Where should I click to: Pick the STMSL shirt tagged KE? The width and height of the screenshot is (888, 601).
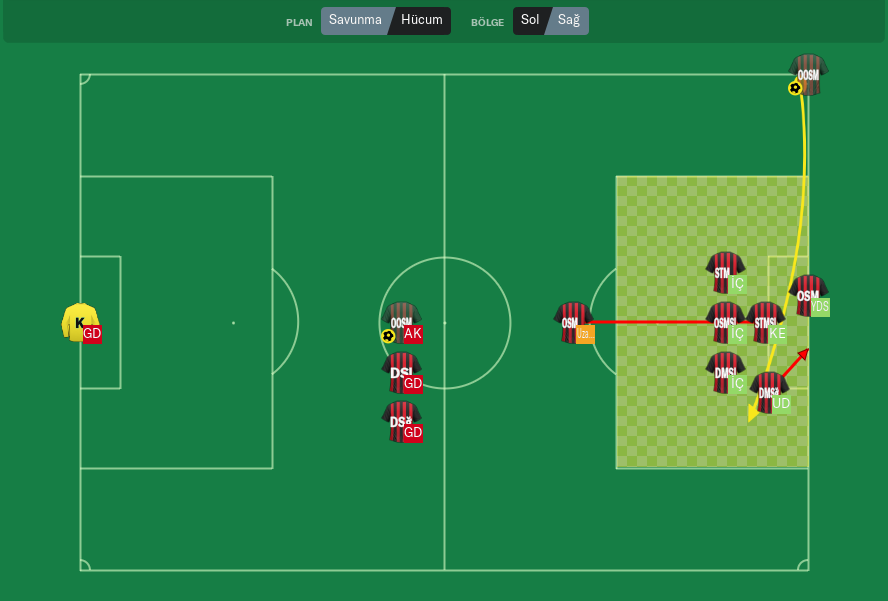[765, 322]
